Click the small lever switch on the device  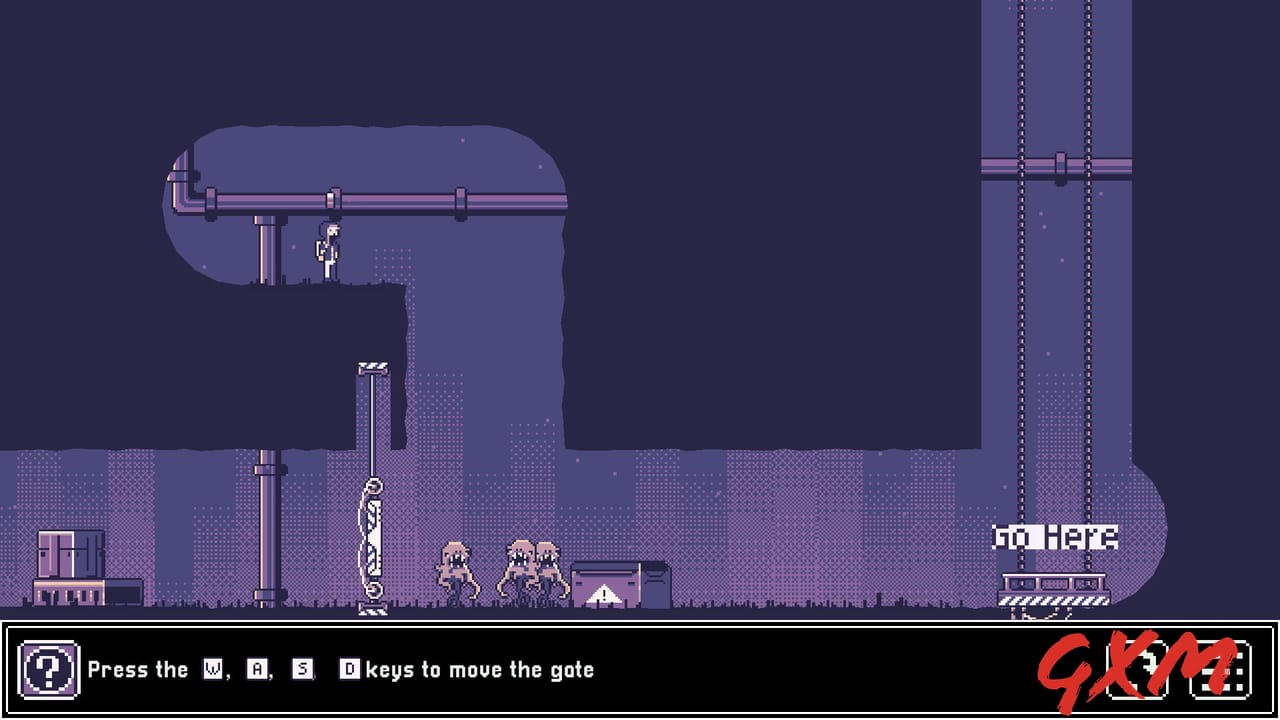click(375, 490)
